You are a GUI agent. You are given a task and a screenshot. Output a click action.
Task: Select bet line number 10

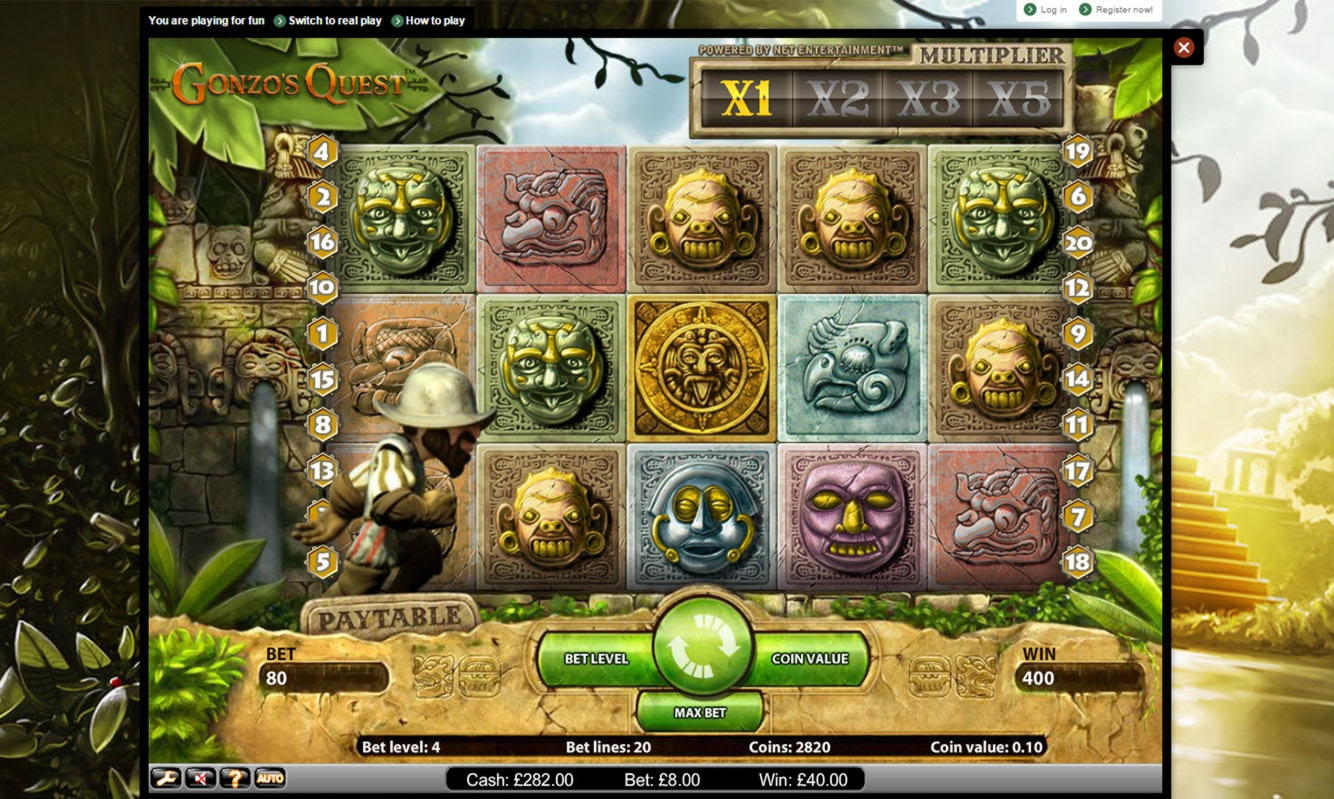(322, 288)
